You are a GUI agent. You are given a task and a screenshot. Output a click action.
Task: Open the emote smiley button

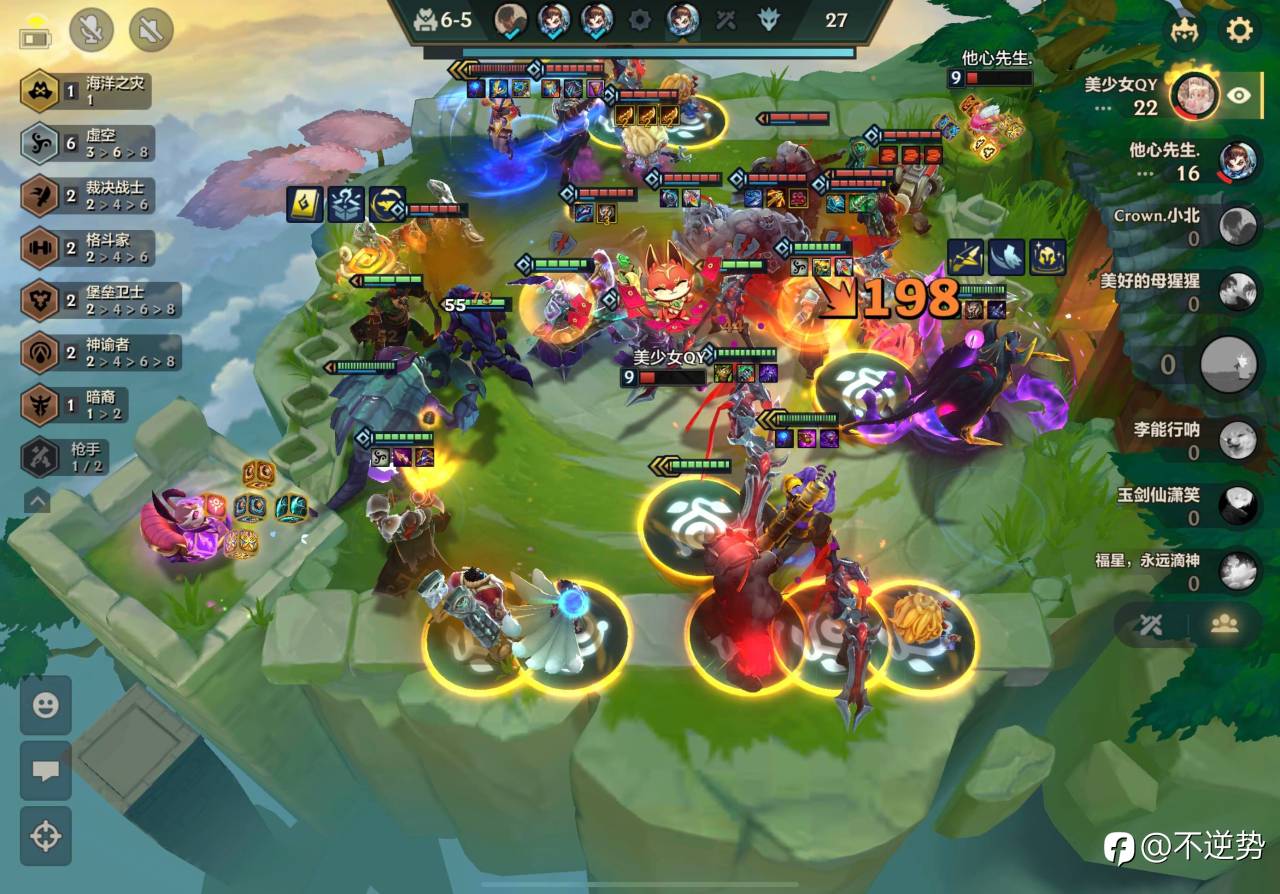click(x=46, y=706)
